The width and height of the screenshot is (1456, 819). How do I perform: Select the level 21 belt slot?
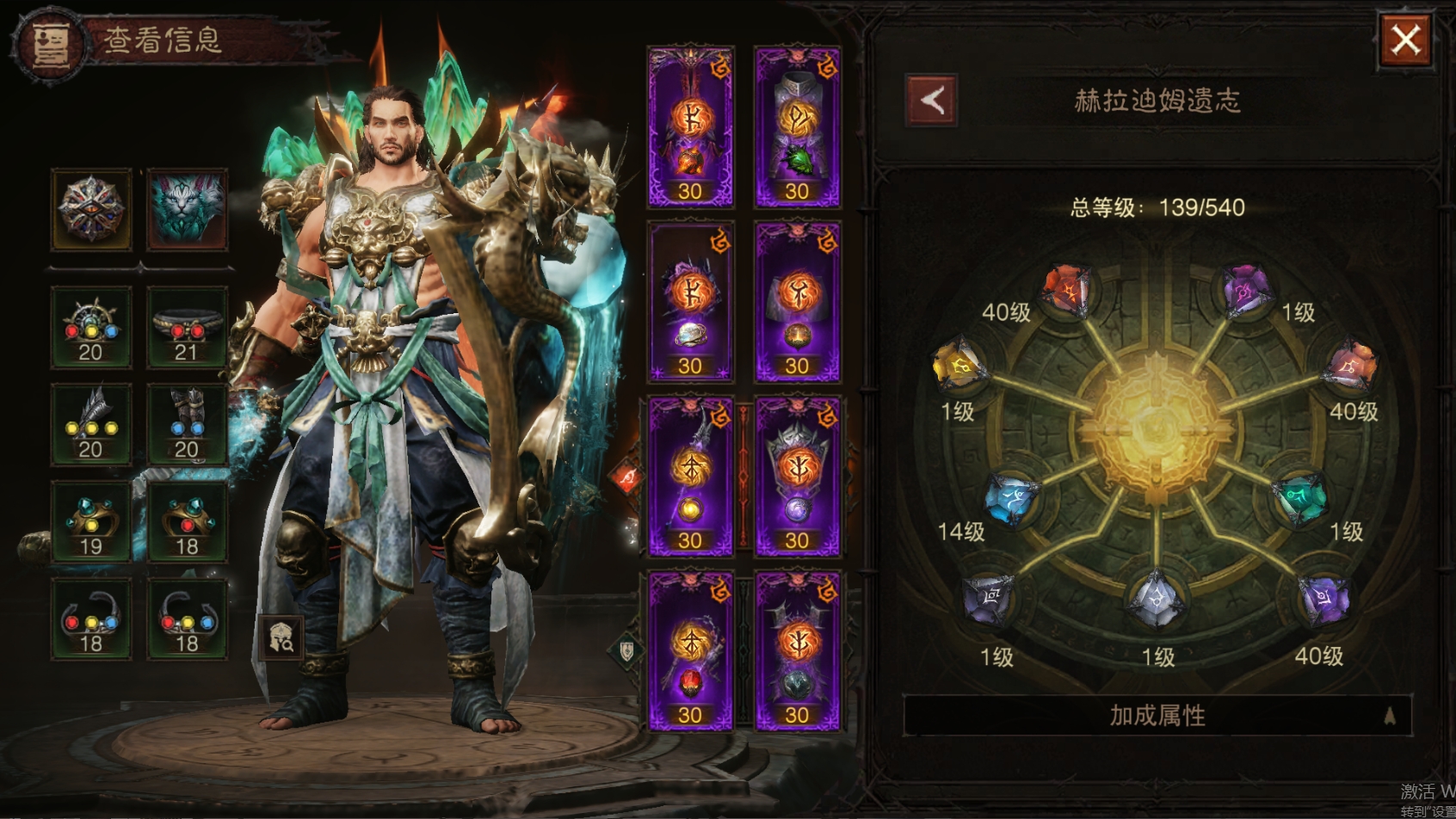187,328
